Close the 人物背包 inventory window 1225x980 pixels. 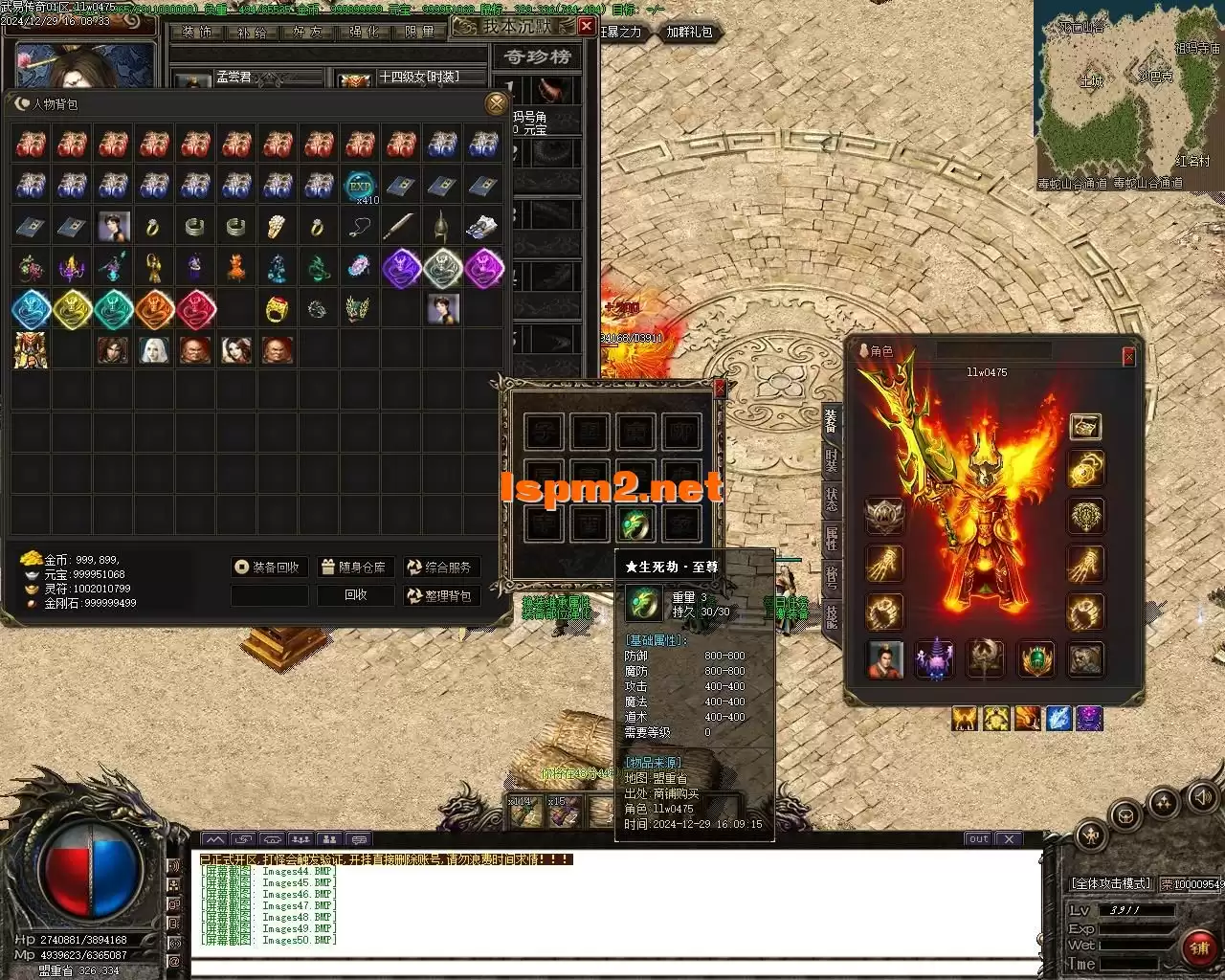tap(496, 103)
